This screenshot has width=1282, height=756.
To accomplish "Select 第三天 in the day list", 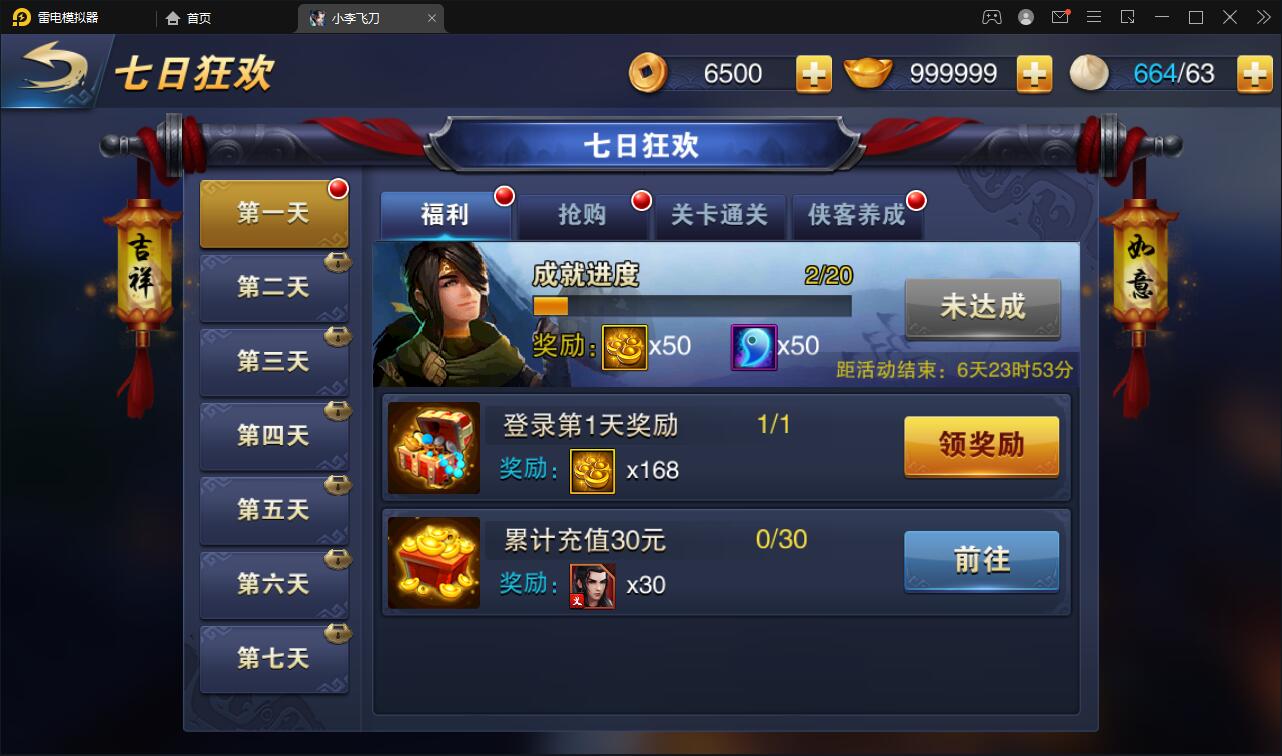I will coord(273,361).
